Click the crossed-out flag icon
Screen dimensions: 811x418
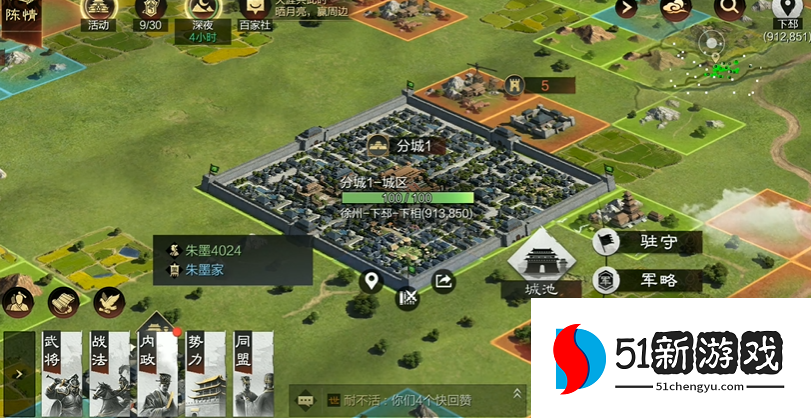point(407,296)
